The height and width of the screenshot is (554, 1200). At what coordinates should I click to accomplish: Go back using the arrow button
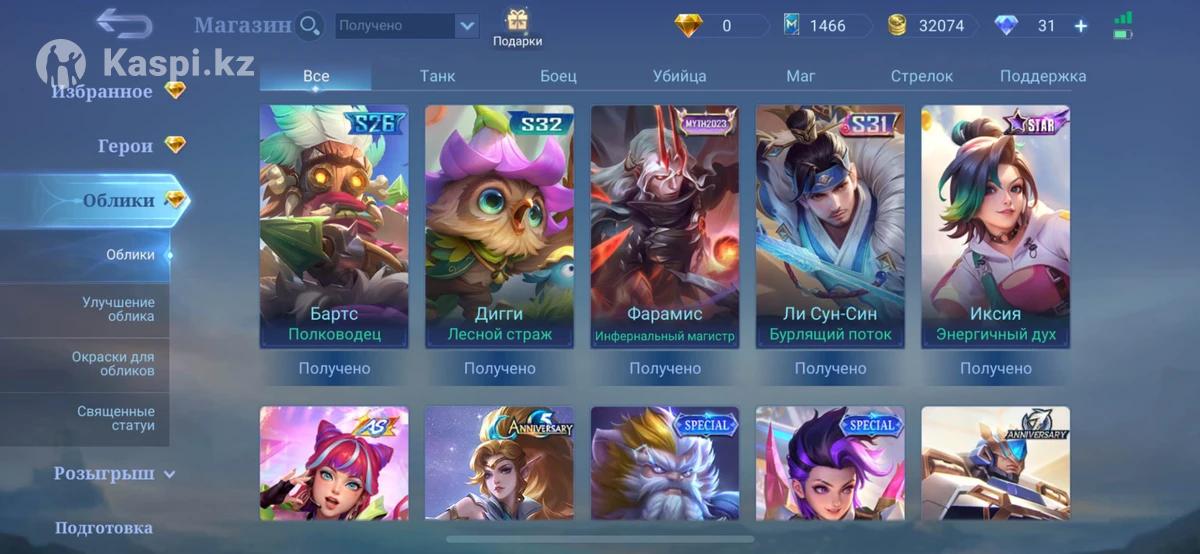tap(124, 24)
